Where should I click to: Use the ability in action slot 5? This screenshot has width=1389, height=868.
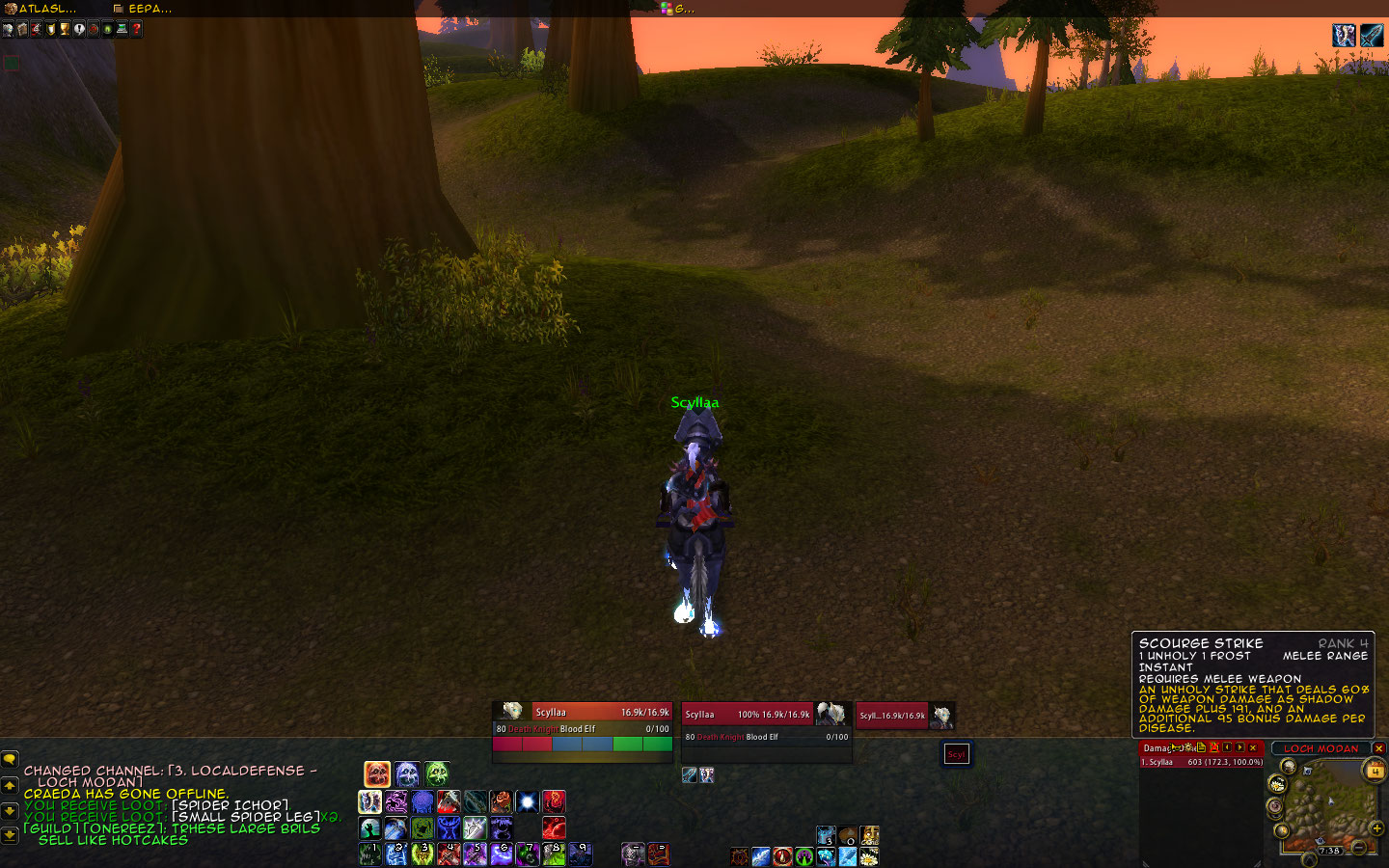pos(475,854)
